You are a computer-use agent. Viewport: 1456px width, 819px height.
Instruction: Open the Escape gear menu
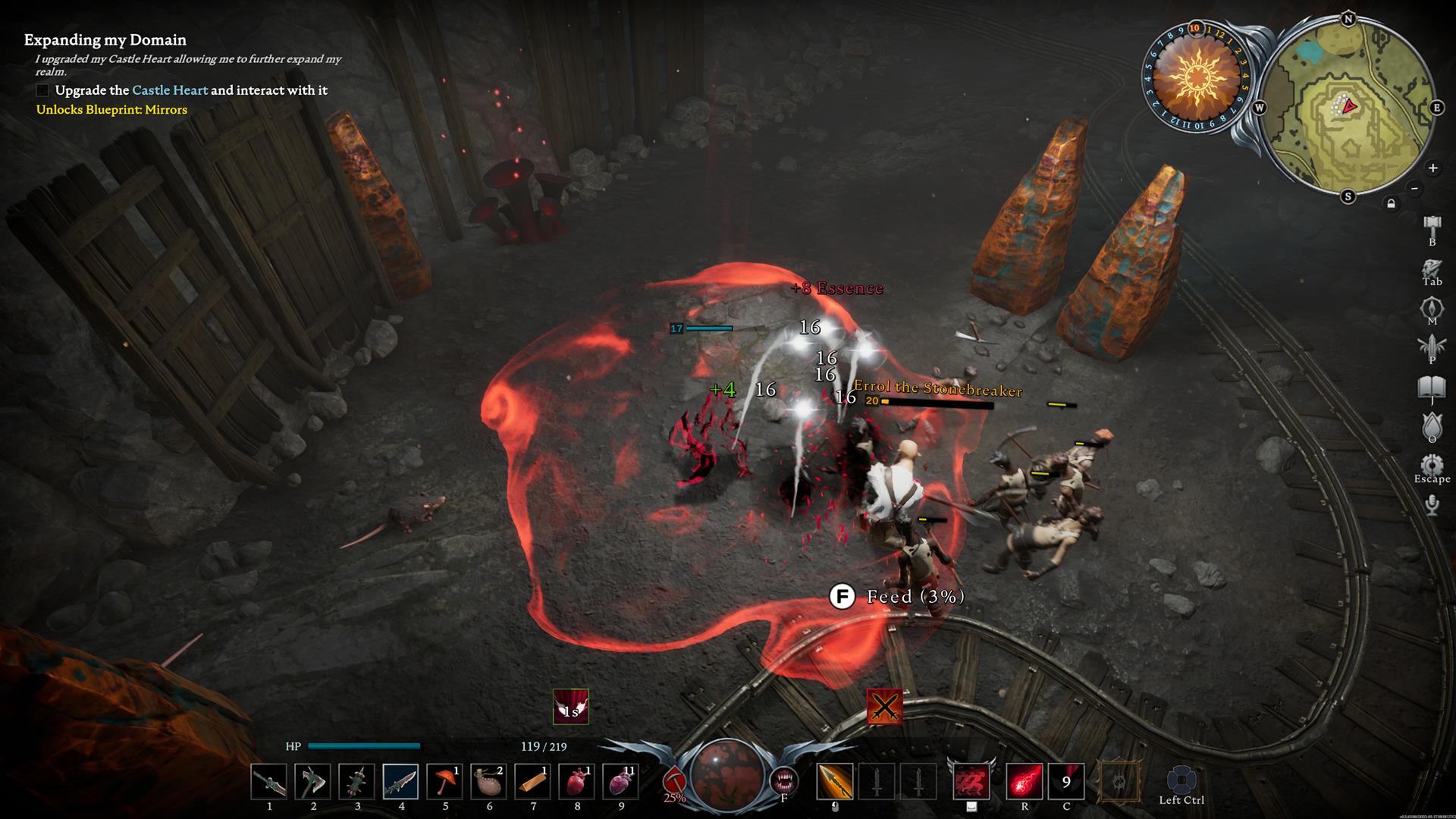pyautogui.click(x=1432, y=465)
